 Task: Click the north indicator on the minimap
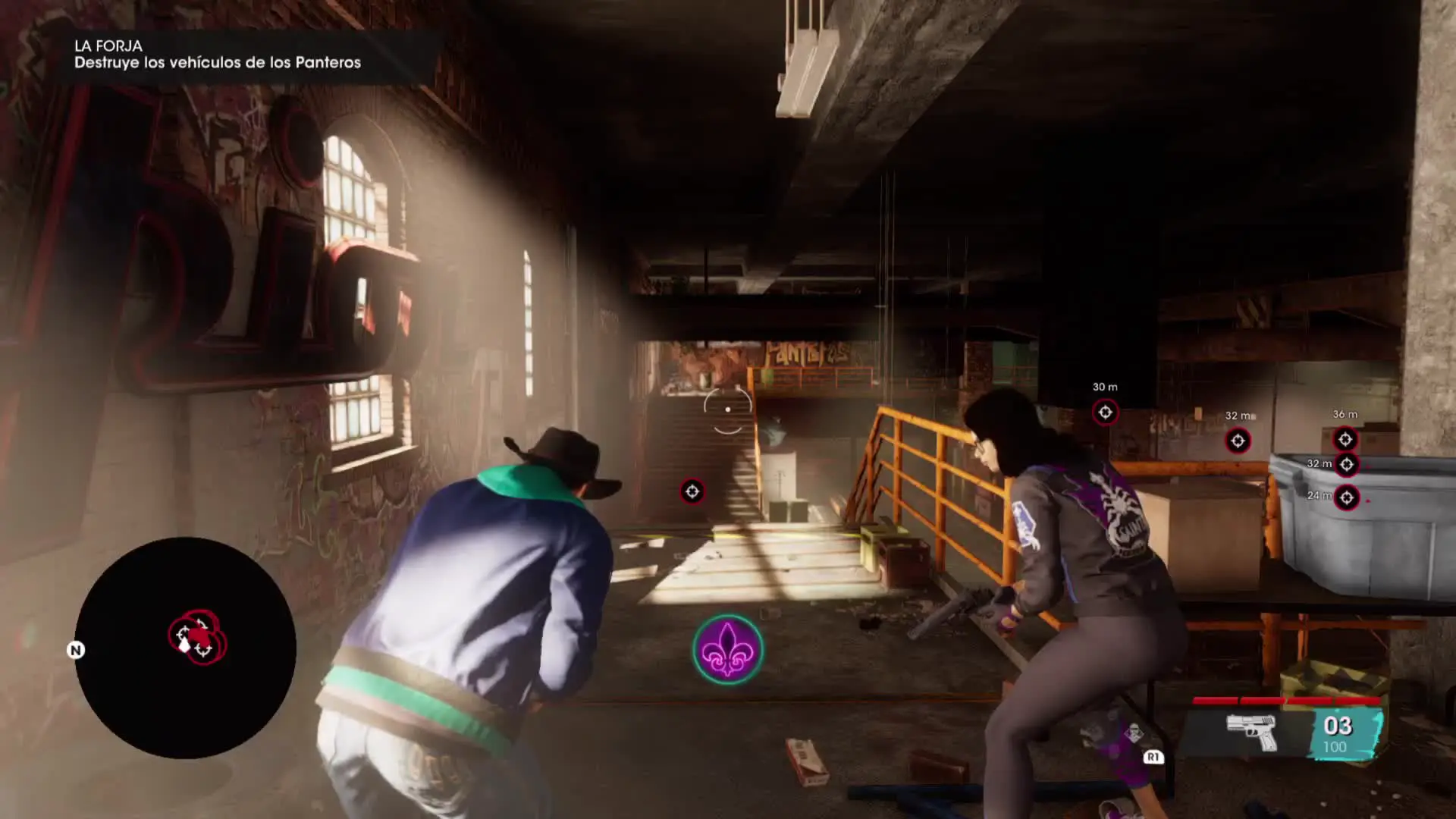76,650
